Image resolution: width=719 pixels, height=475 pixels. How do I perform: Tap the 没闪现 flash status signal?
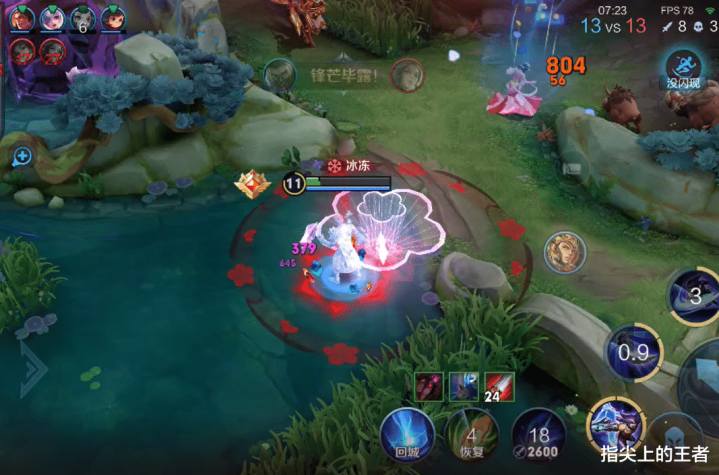(x=687, y=70)
